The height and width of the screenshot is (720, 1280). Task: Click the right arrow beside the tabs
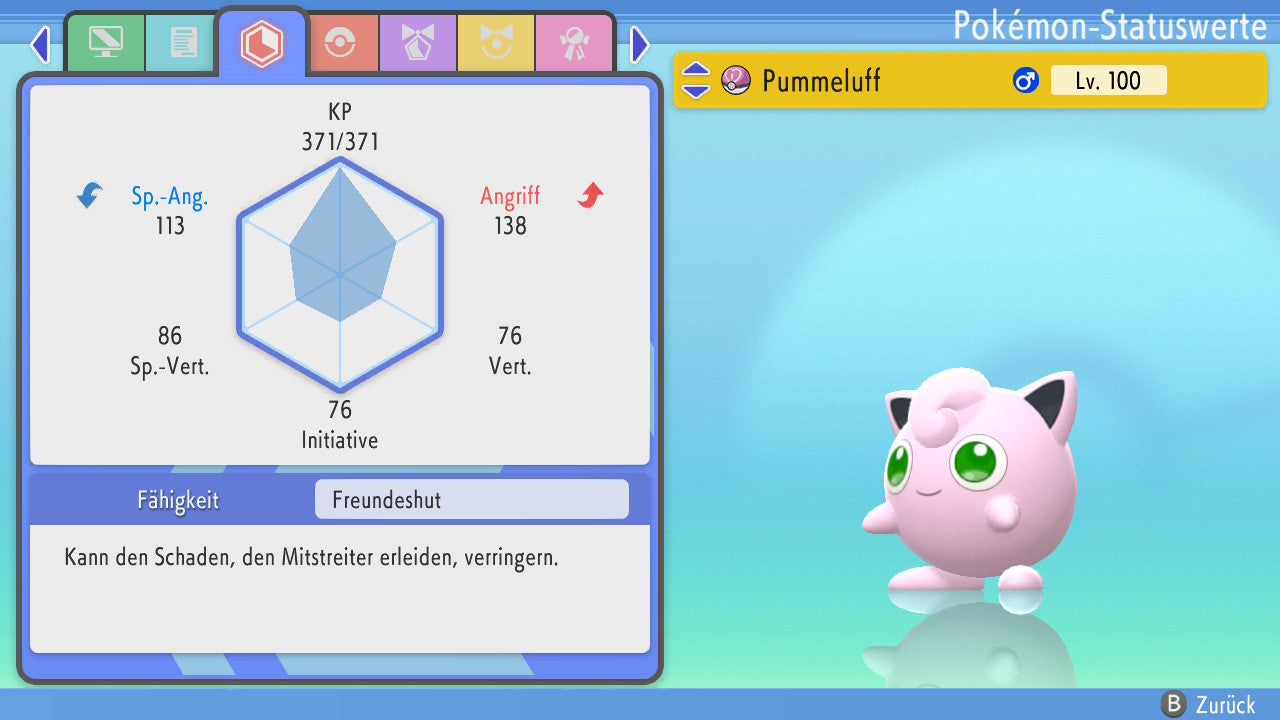tap(640, 44)
